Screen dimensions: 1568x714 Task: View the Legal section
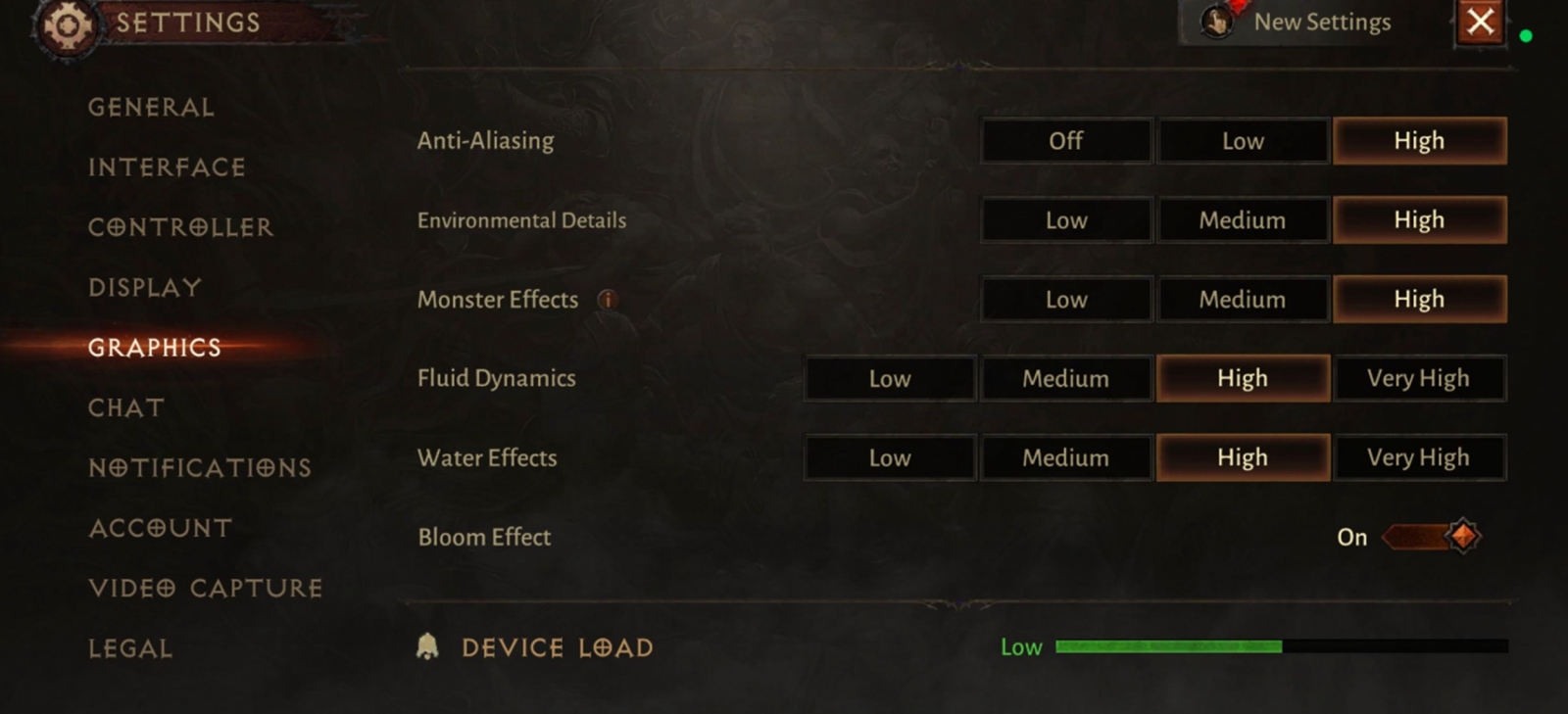(x=130, y=648)
